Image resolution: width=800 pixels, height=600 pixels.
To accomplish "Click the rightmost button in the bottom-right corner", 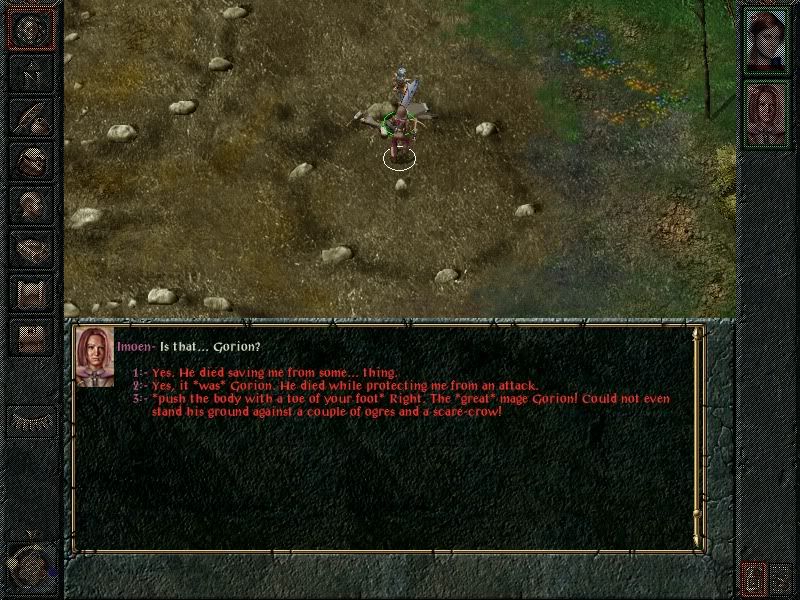I will [x=780, y=577].
